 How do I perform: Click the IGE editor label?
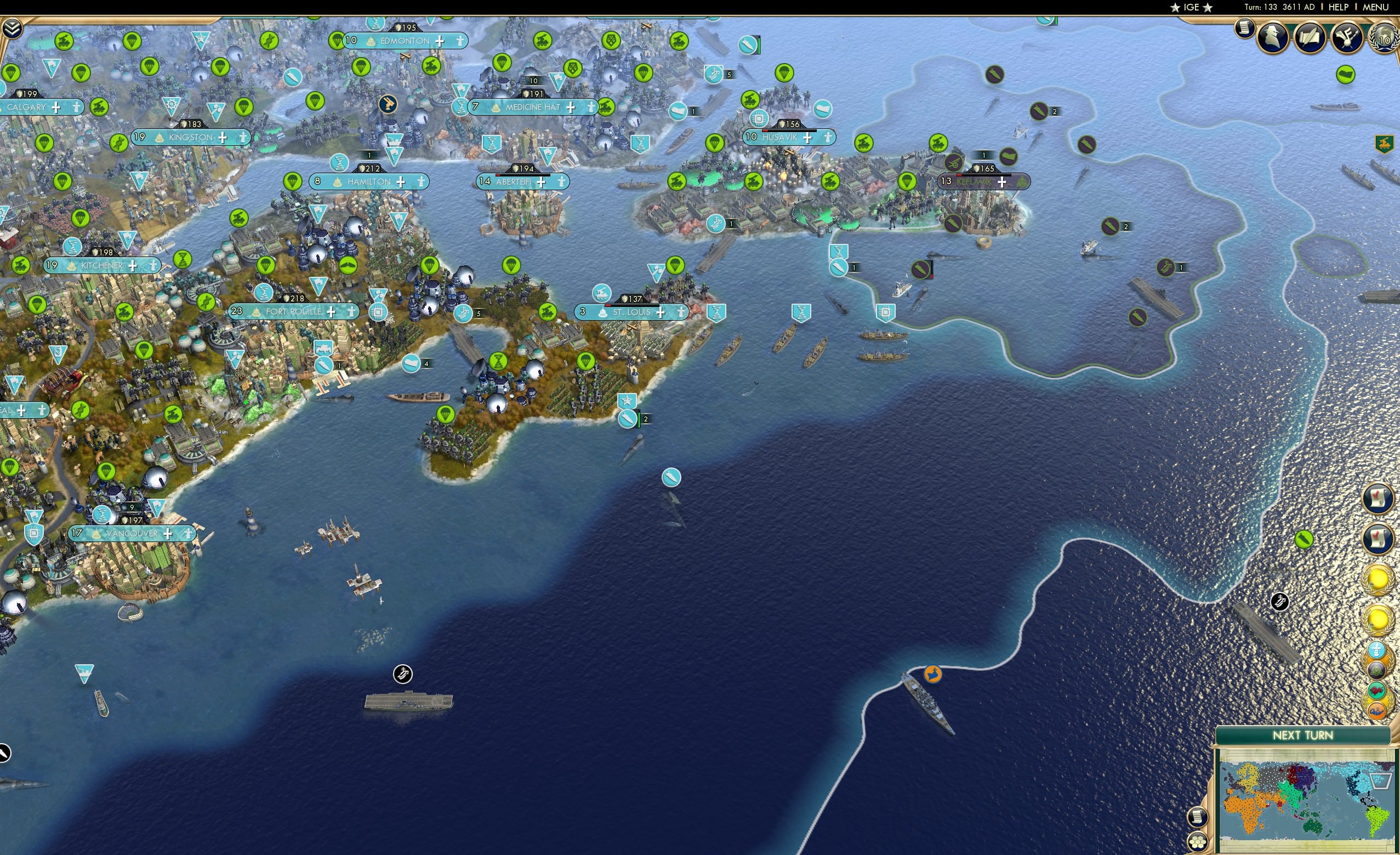(x=1191, y=7)
